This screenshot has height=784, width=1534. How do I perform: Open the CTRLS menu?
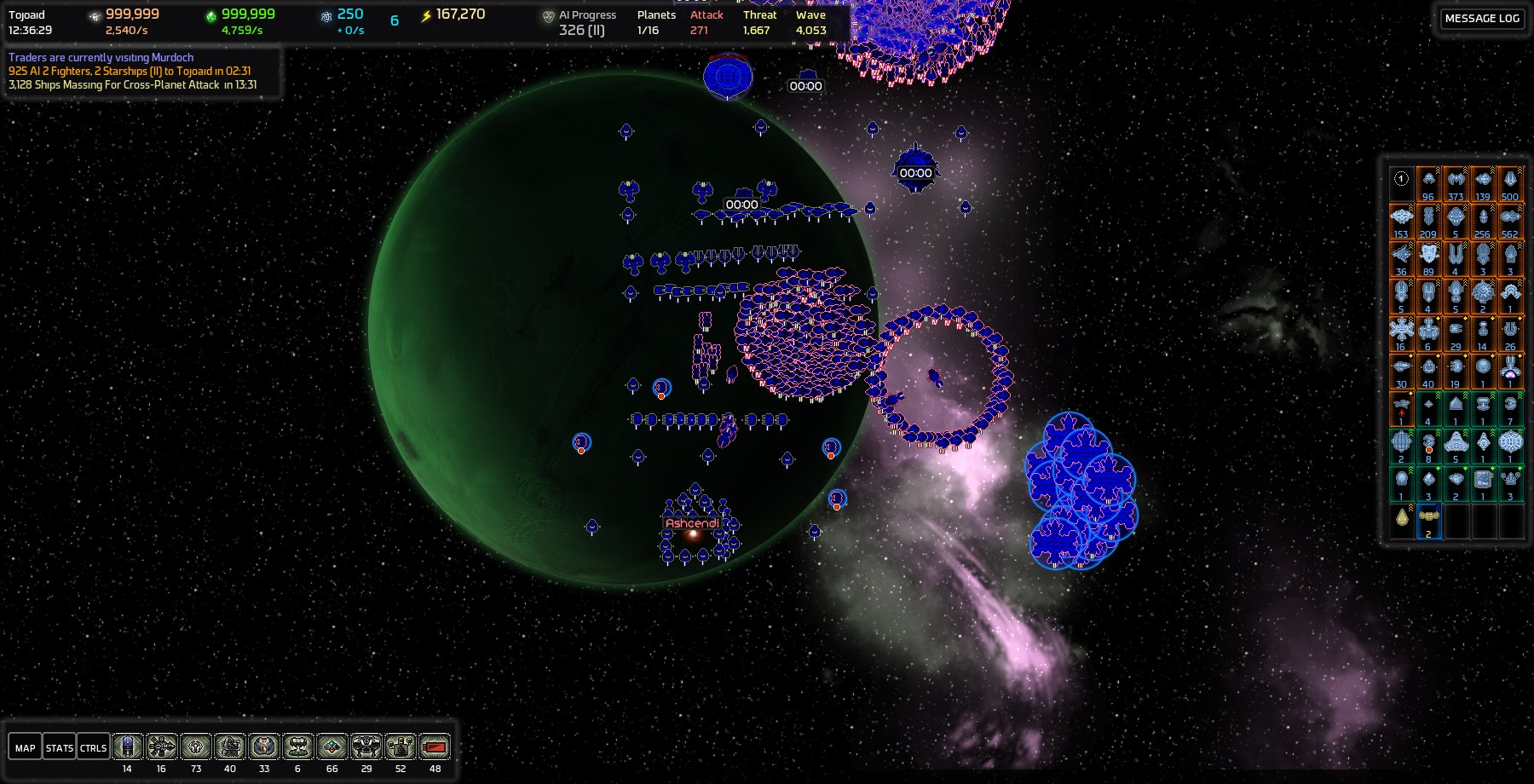coord(93,747)
